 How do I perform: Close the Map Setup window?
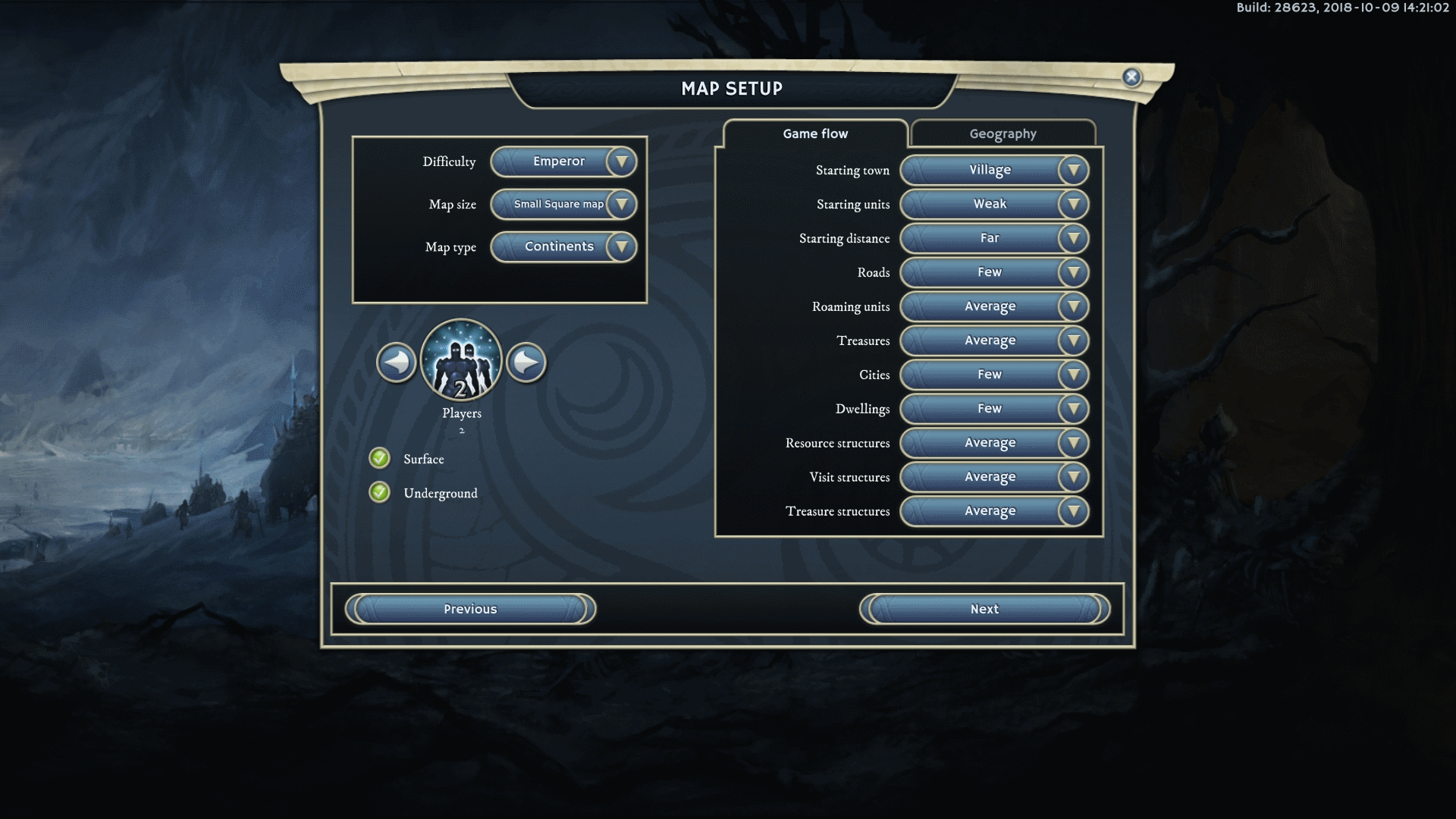1131,77
